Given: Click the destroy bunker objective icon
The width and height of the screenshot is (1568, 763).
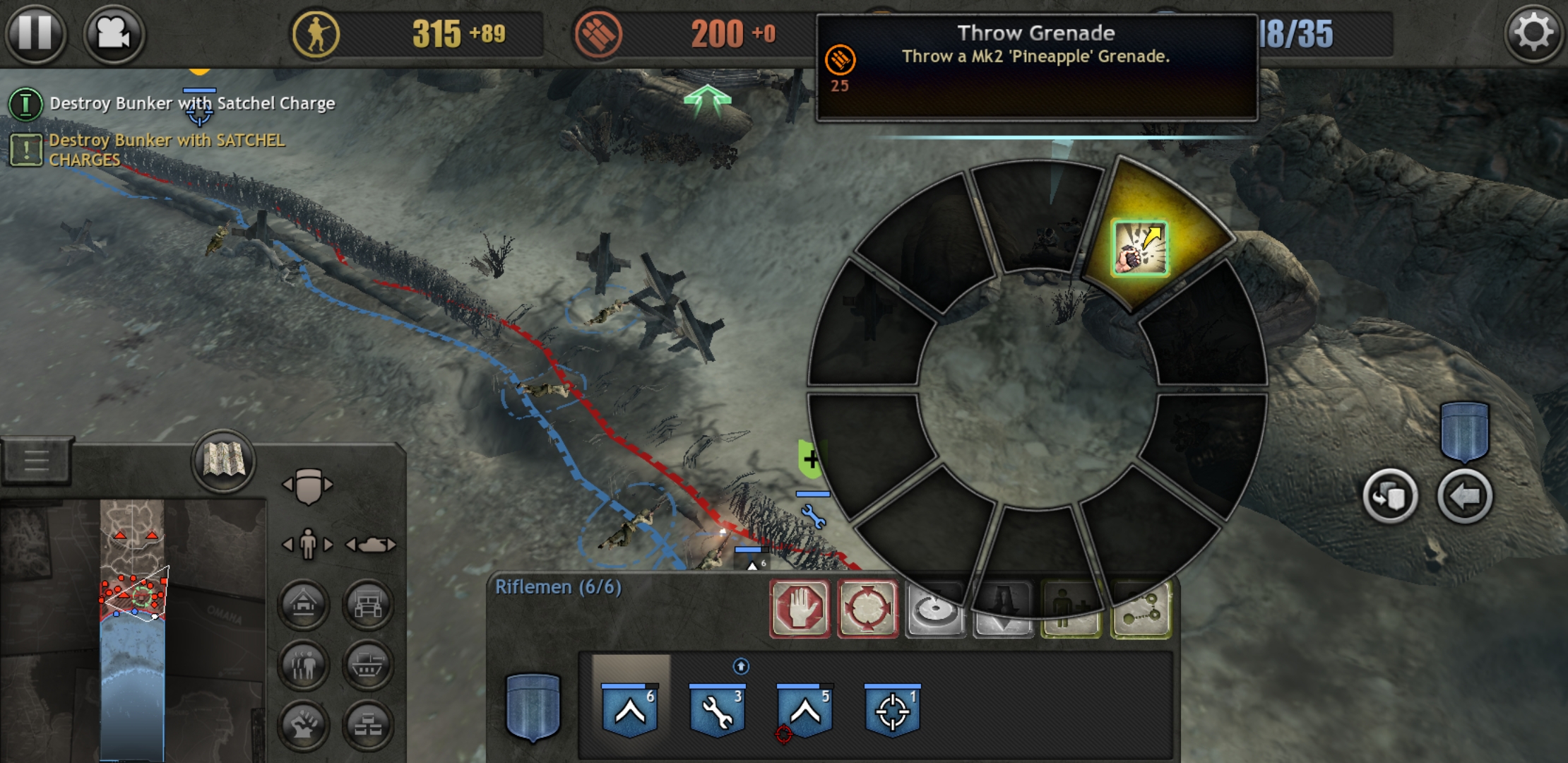Looking at the screenshot, I should (x=25, y=104).
